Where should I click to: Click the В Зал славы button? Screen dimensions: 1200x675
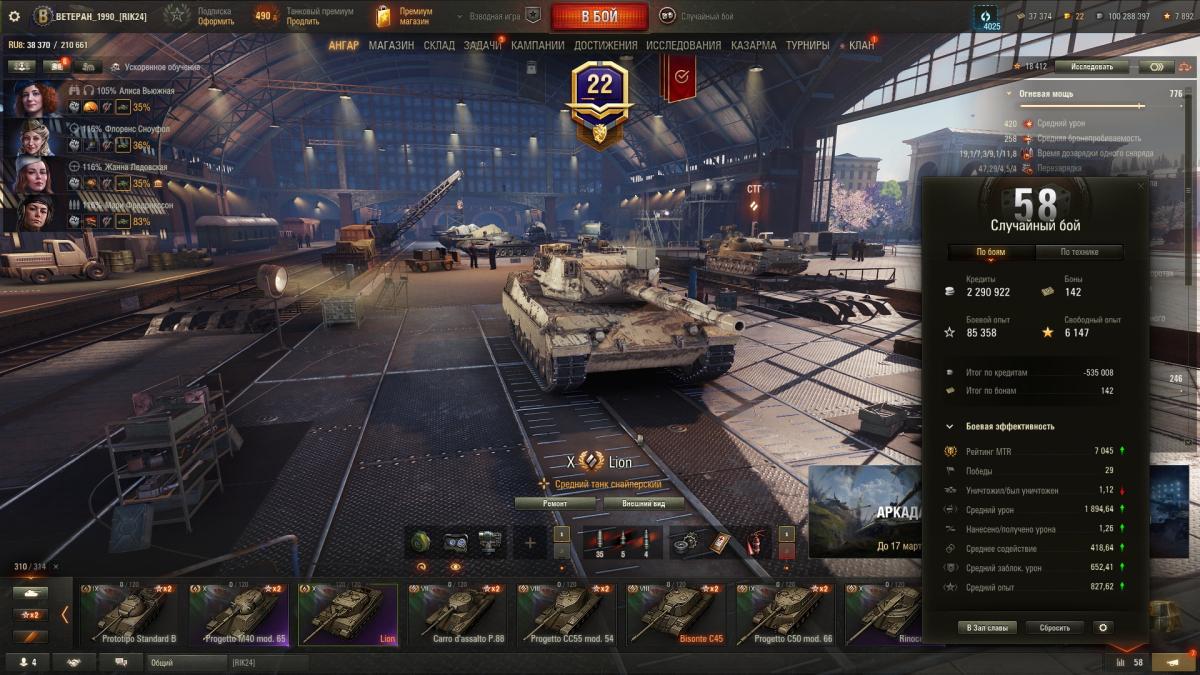(x=987, y=628)
